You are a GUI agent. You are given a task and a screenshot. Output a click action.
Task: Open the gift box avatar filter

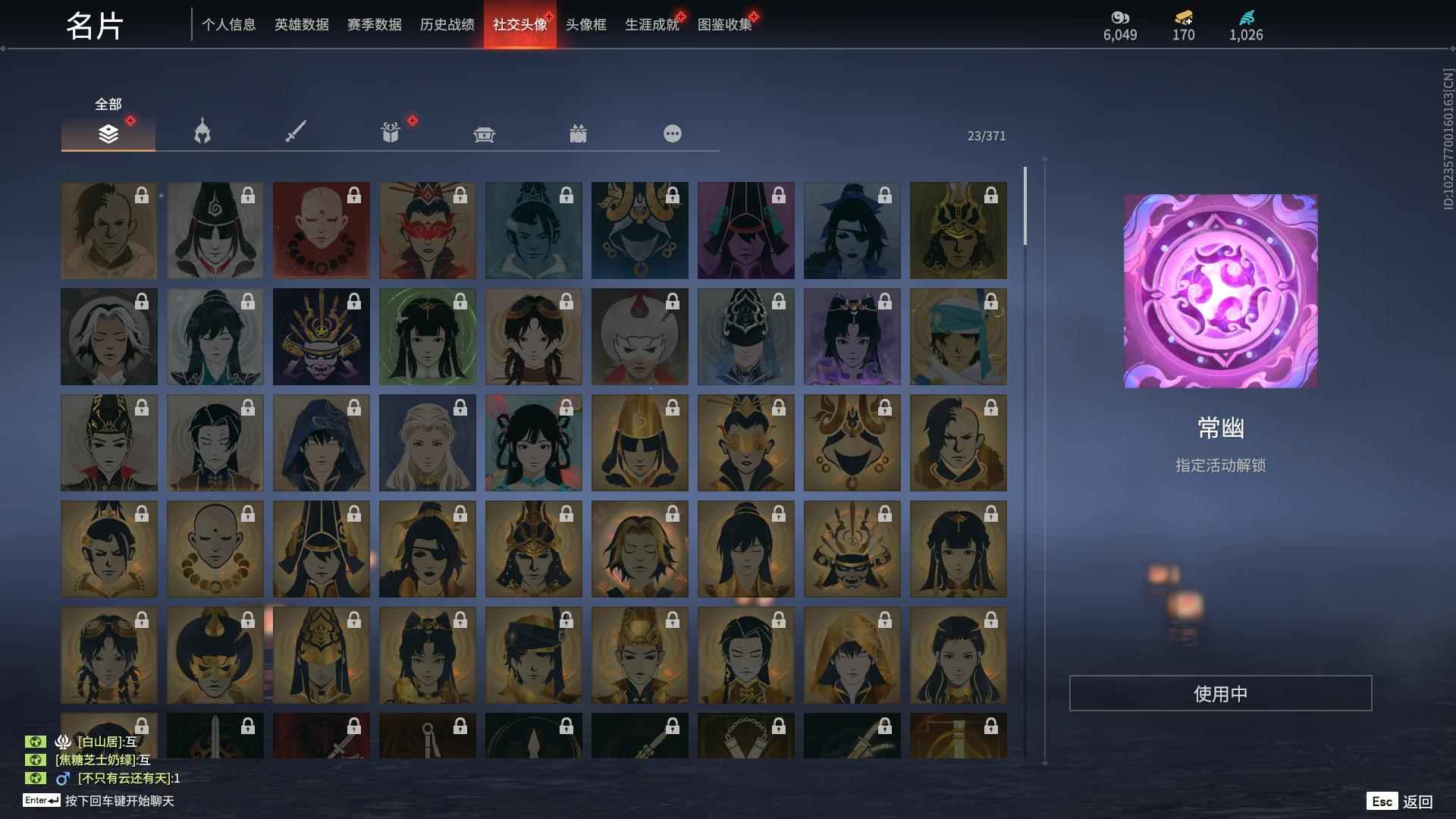(390, 133)
